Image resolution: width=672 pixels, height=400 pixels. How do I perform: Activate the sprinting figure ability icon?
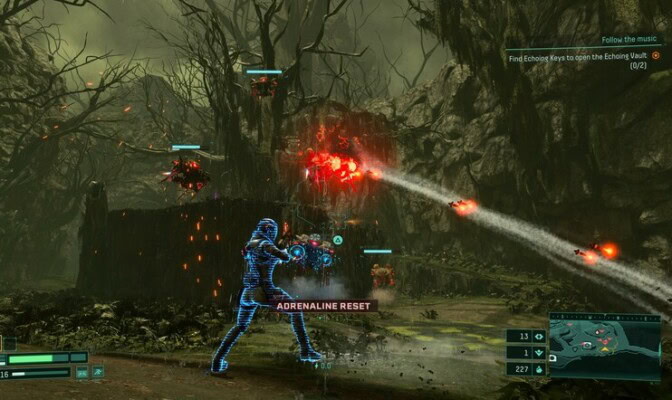point(99,373)
